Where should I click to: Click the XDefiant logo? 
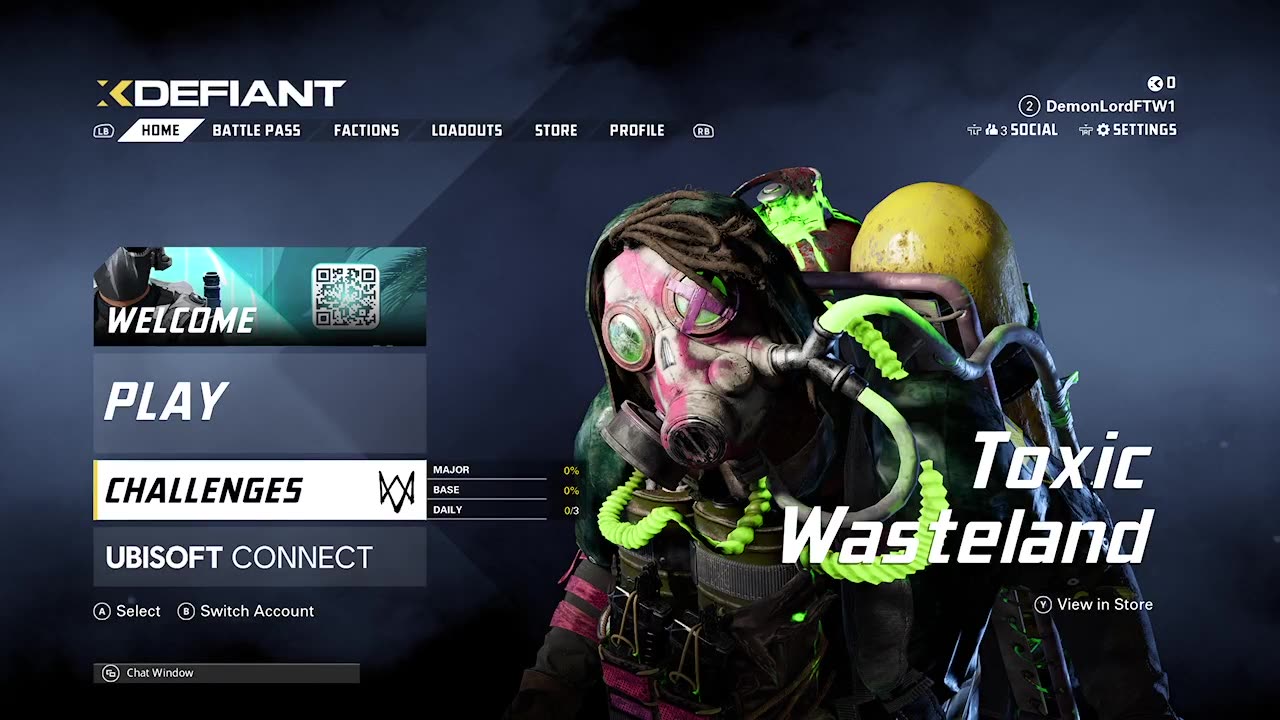pyautogui.click(x=220, y=95)
